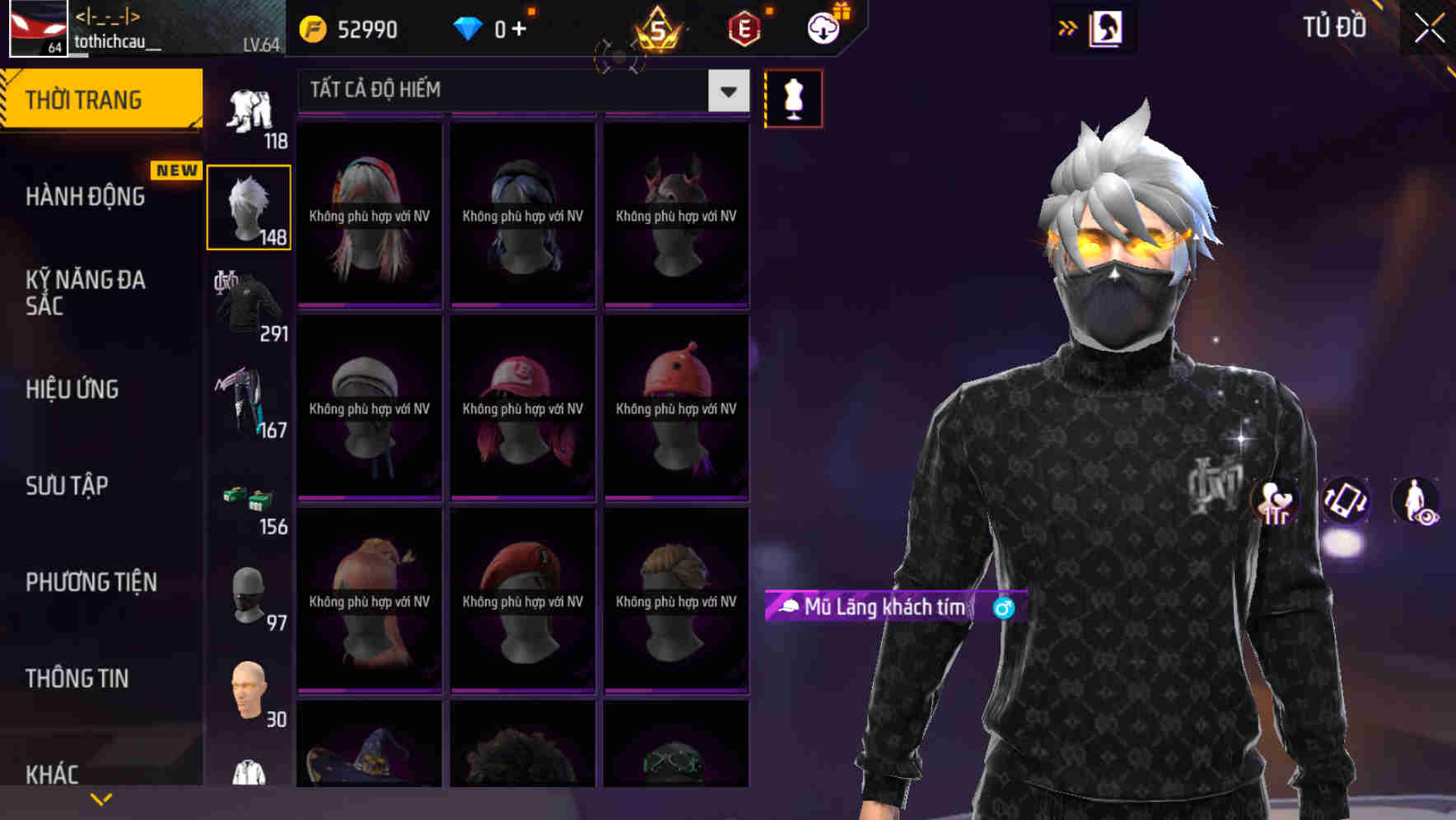This screenshot has height=820, width=1456.
Task: Select the jacket category icon with 291 items
Action: tap(249, 305)
